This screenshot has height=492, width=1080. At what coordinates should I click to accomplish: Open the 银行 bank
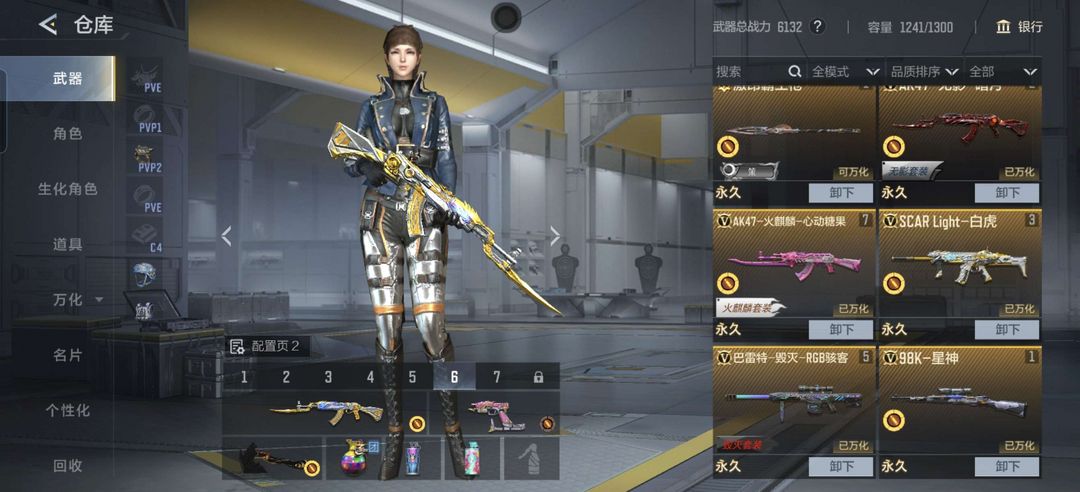tap(1019, 27)
